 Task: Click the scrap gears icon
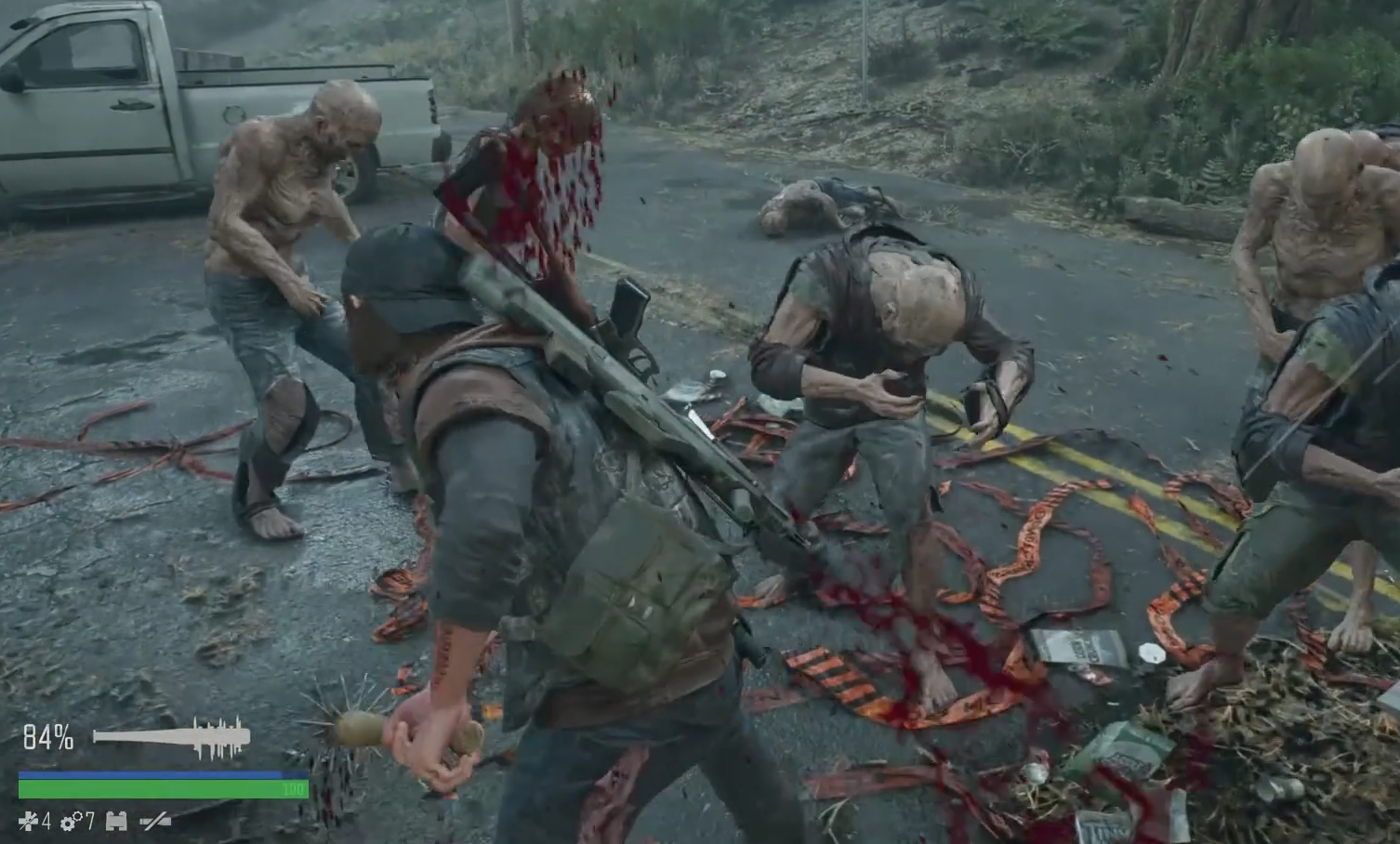pyautogui.click(x=70, y=822)
